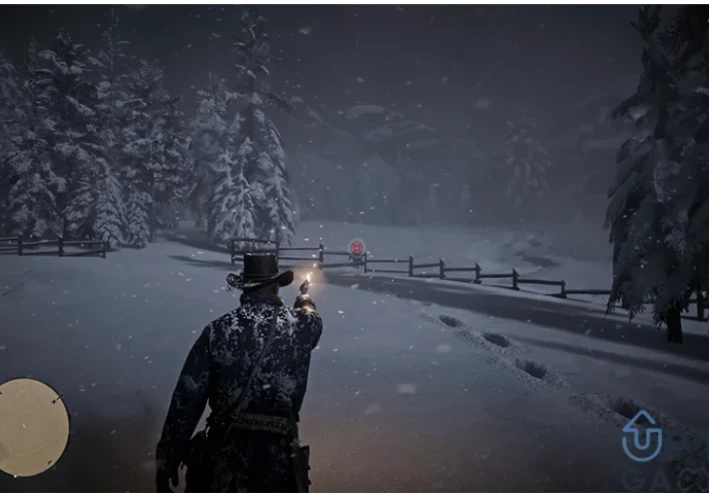Select the red X target marker
This screenshot has width=709, height=494.
pos(357,247)
